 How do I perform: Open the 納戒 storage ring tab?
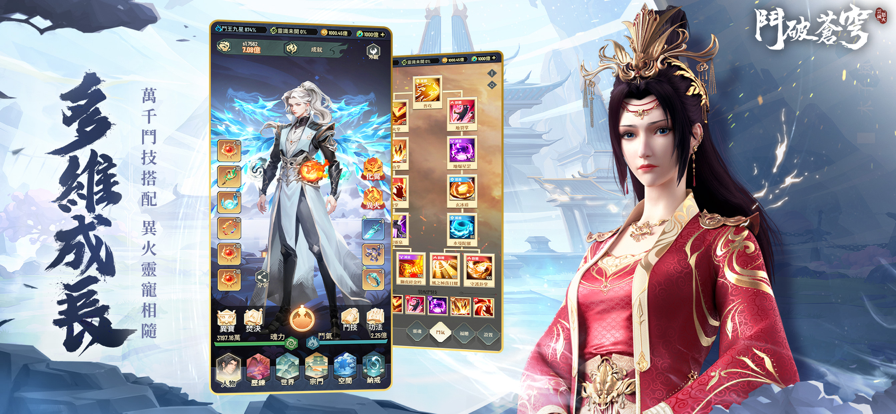click(x=372, y=367)
